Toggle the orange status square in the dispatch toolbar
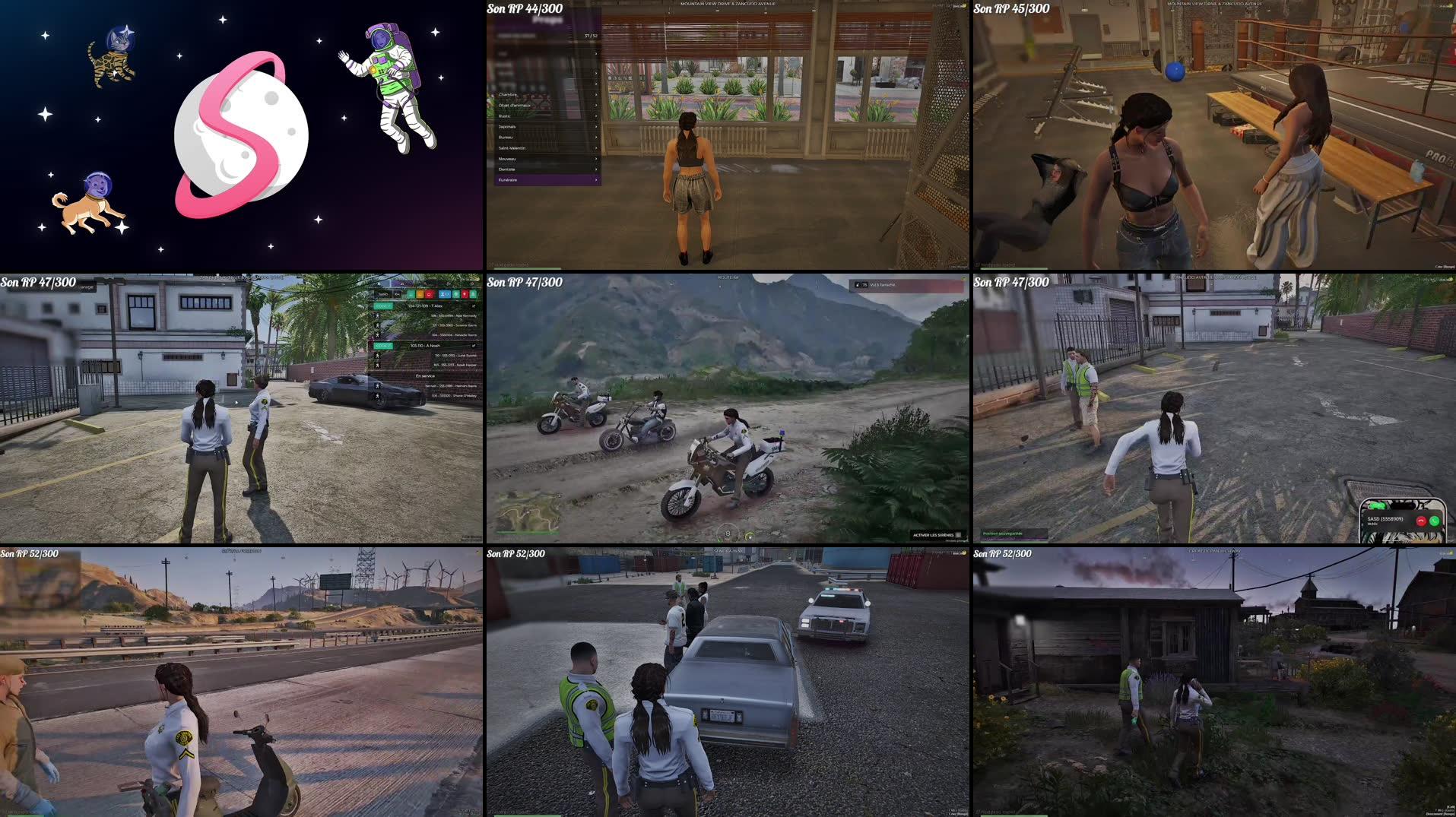Viewport: 1456px width, 817px height. pos(420,295)
